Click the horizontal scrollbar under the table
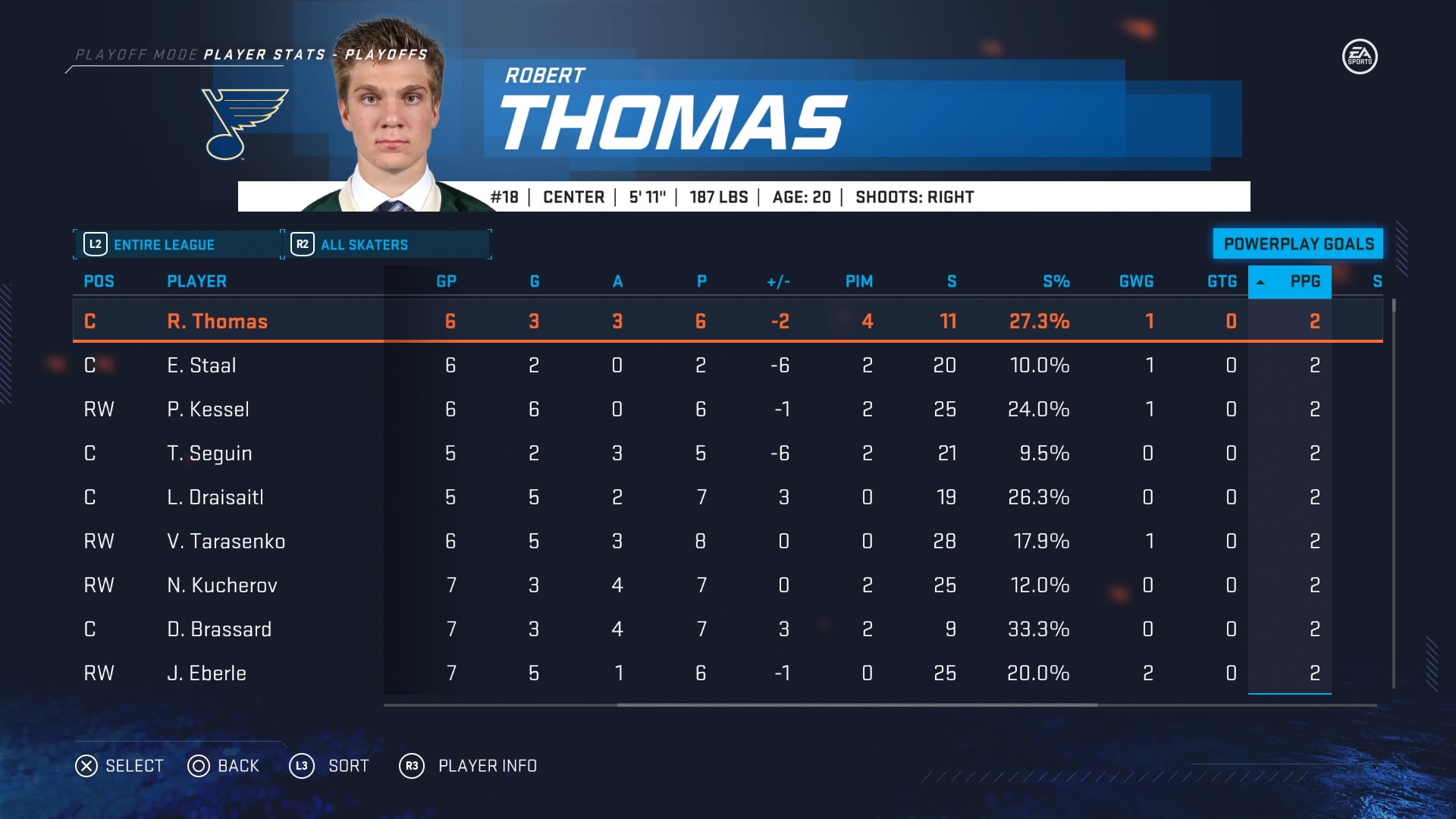This screenshot has width=1456, height=819. click(x=857, y=705)
